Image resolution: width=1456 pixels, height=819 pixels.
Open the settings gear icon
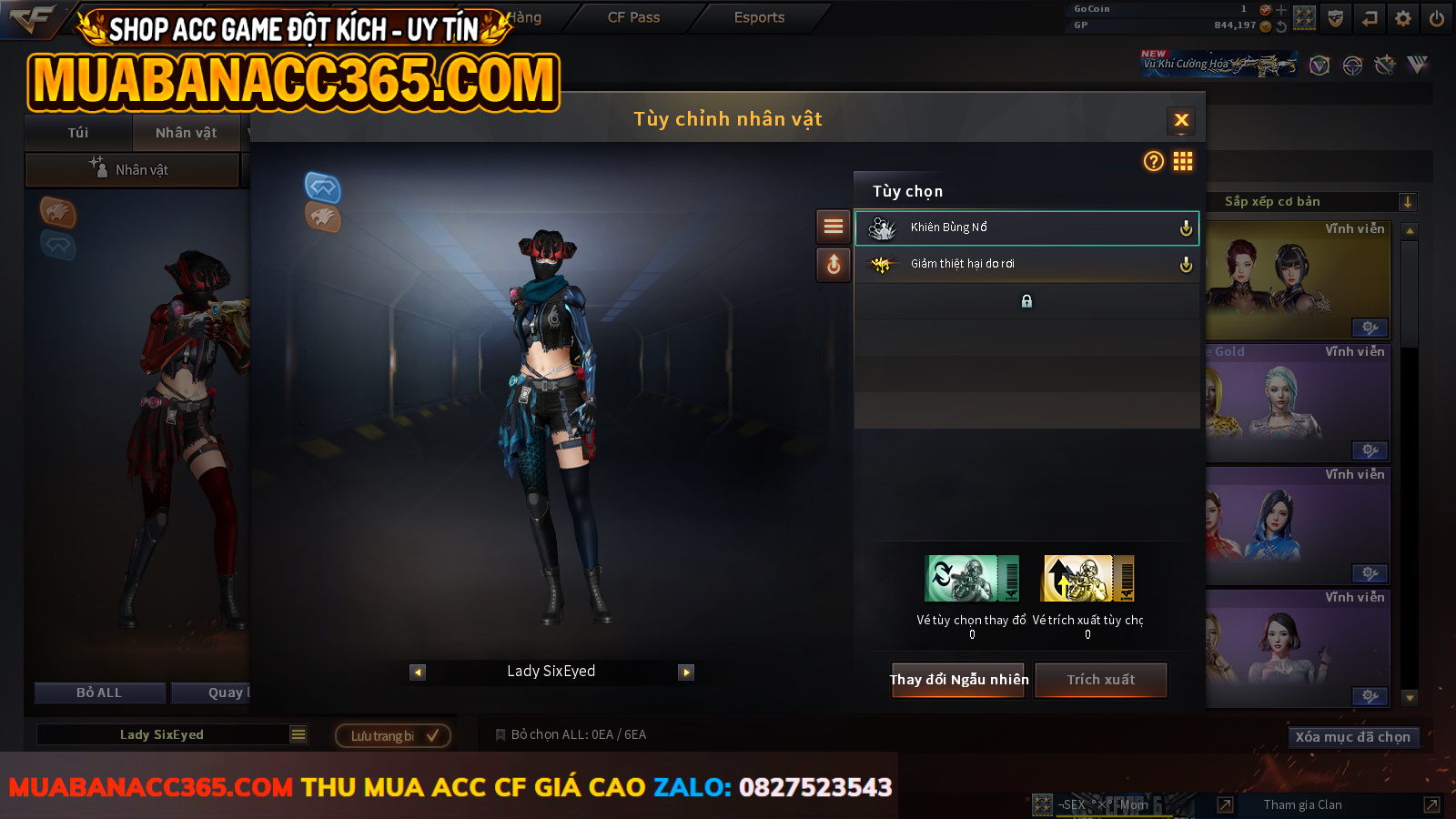1403,18
